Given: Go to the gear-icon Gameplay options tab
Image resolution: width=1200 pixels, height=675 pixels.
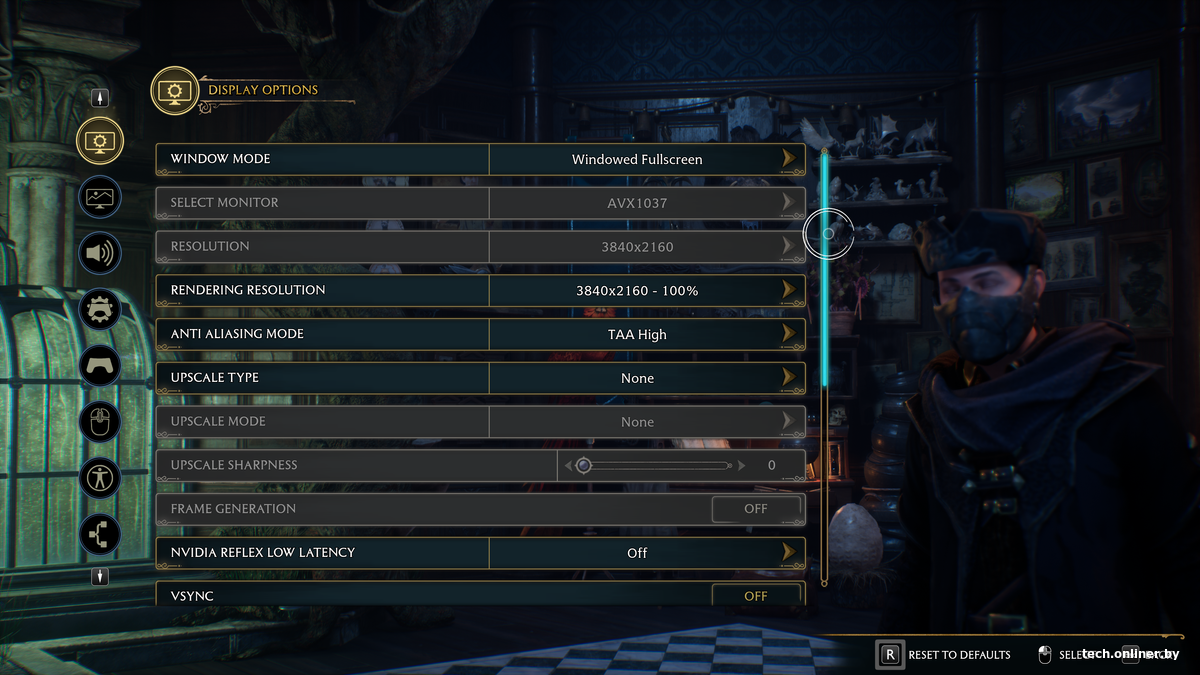Looking at the screenshot, I should pyautogui.click(x=100, y=310).
